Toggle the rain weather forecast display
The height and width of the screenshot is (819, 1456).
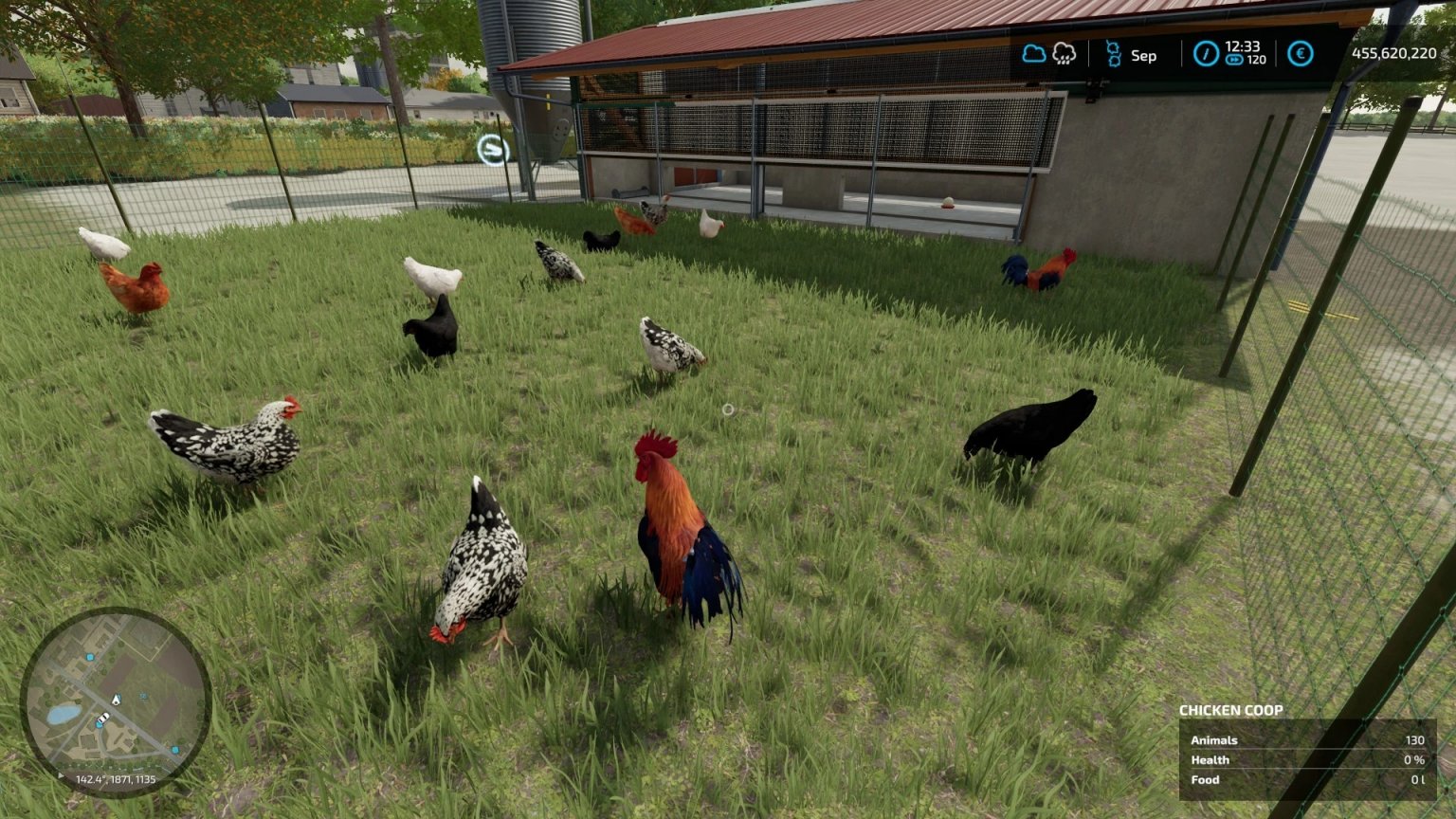point(1065,54)
